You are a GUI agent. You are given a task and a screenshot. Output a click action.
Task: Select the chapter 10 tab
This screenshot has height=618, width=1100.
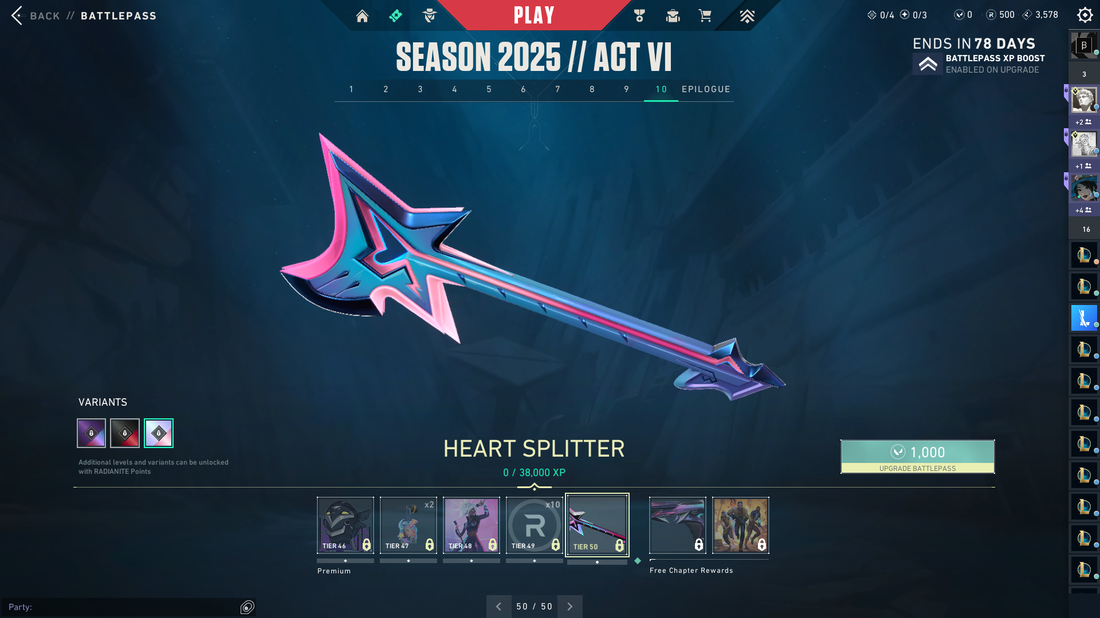[x=661, y=90]
